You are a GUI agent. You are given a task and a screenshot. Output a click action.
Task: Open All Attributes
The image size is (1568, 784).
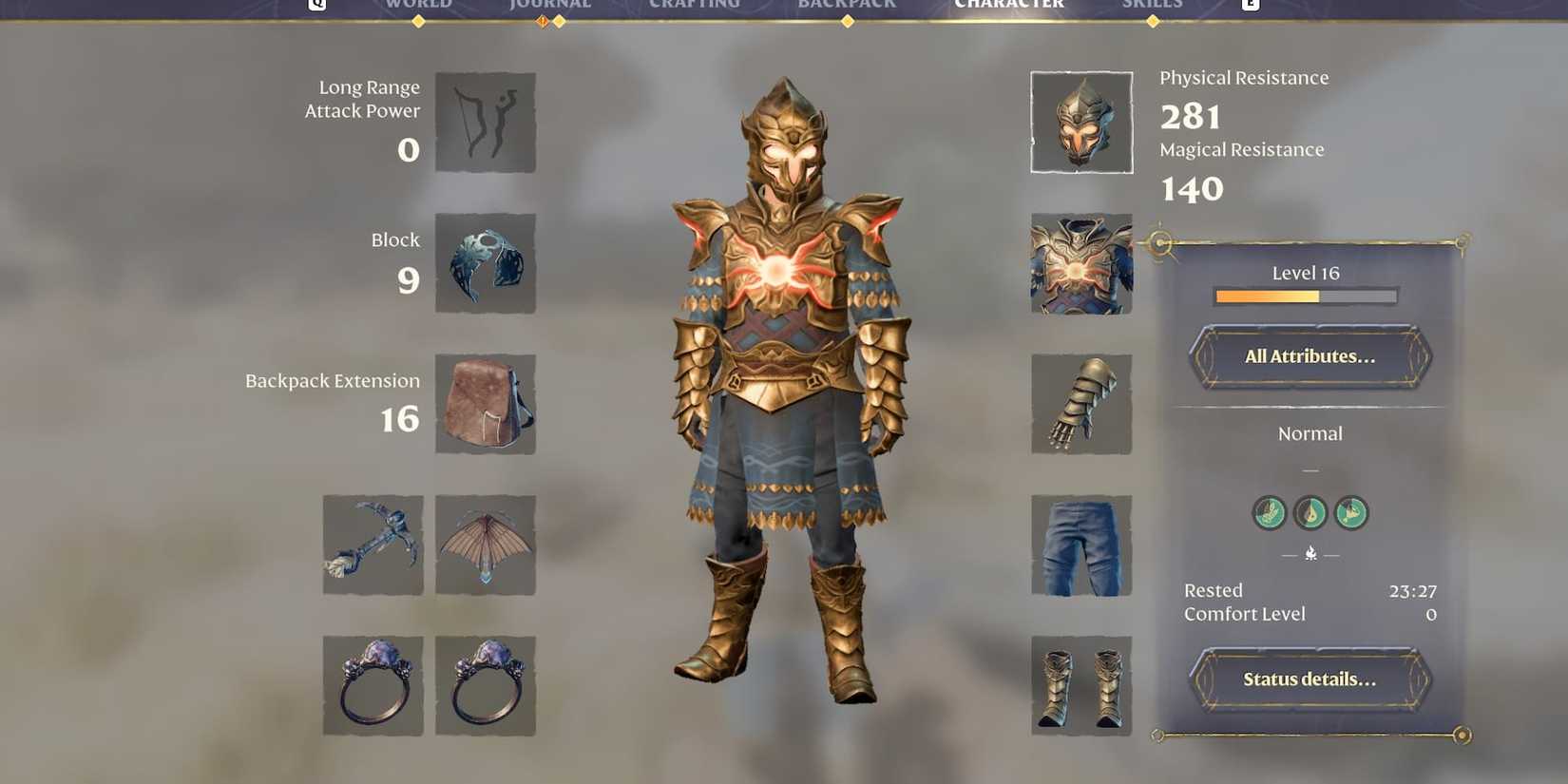pyautogui.click(x=1309, y=357)
